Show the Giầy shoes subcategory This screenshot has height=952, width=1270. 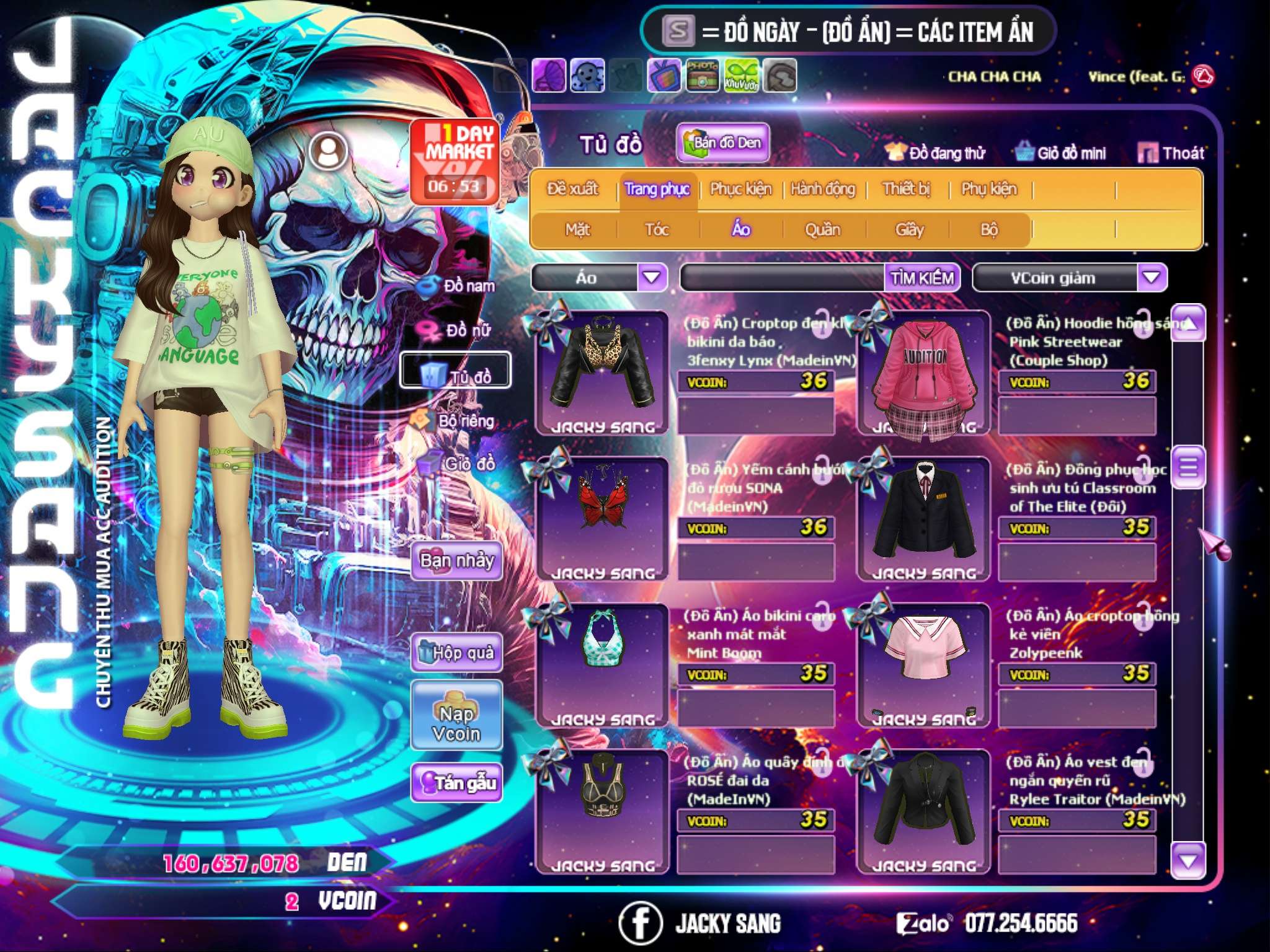tap(909, 230)
